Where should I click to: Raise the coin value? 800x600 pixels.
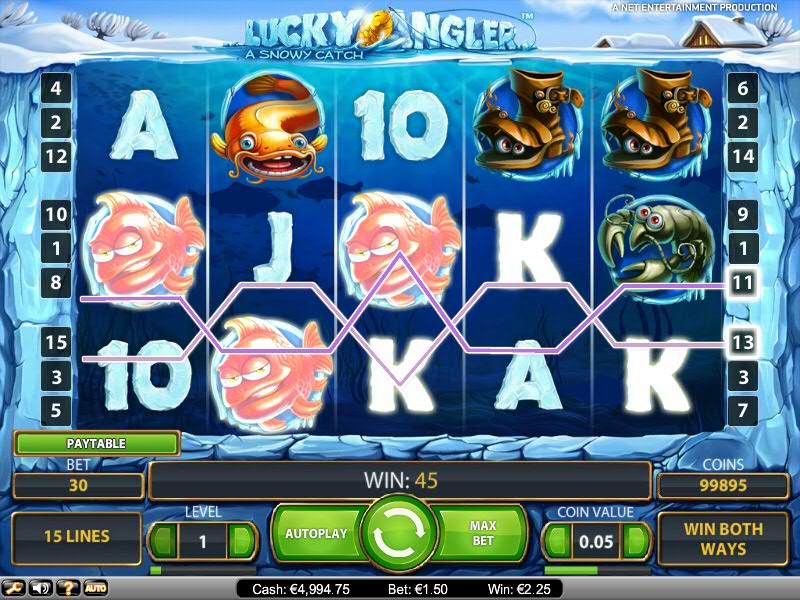pyautogui.click(x=636, y=542)
